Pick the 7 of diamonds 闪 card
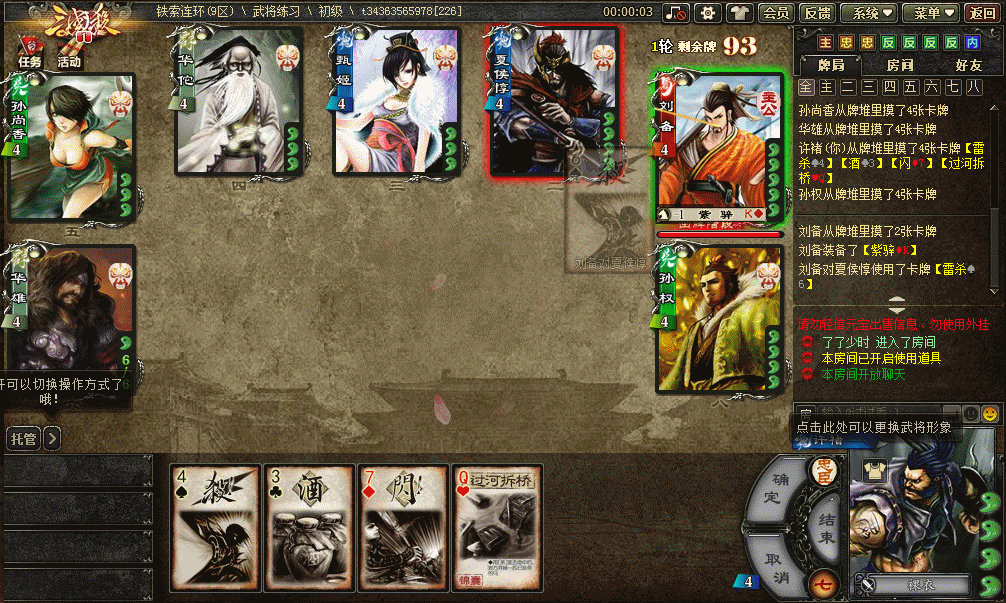 click(x=403, y=526)
